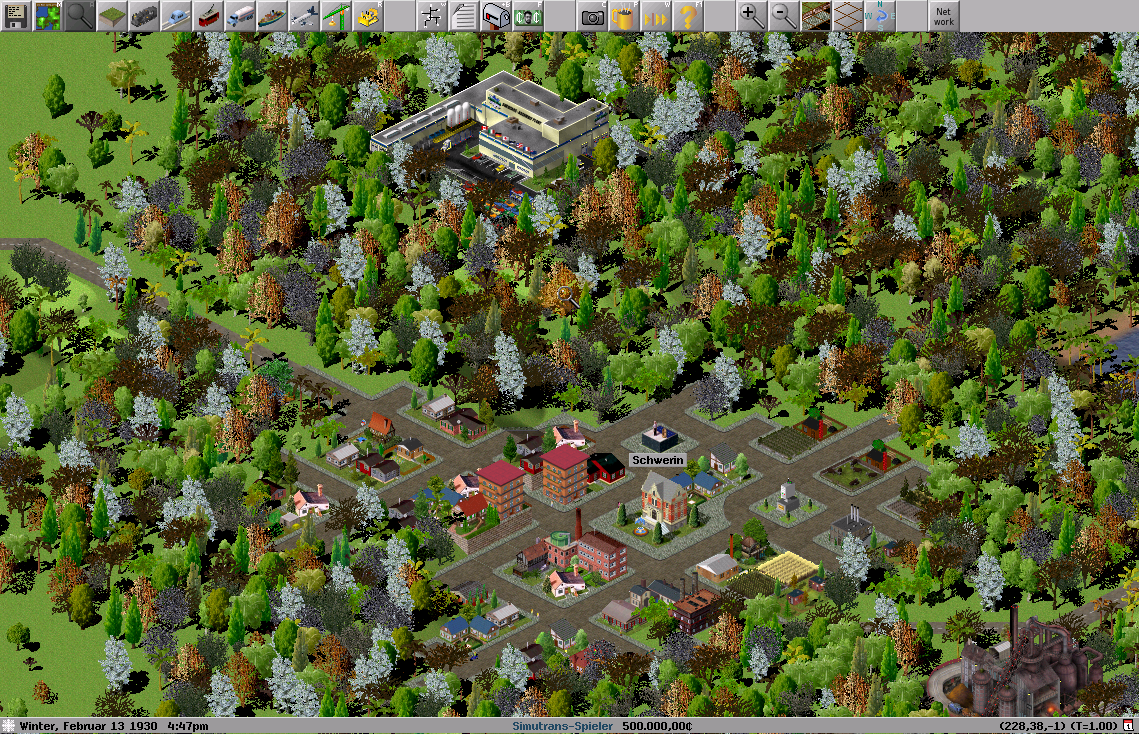Screen dimensions: 1139x734
Task: Open the line management network icon
Action: click(x=432, y=16)
